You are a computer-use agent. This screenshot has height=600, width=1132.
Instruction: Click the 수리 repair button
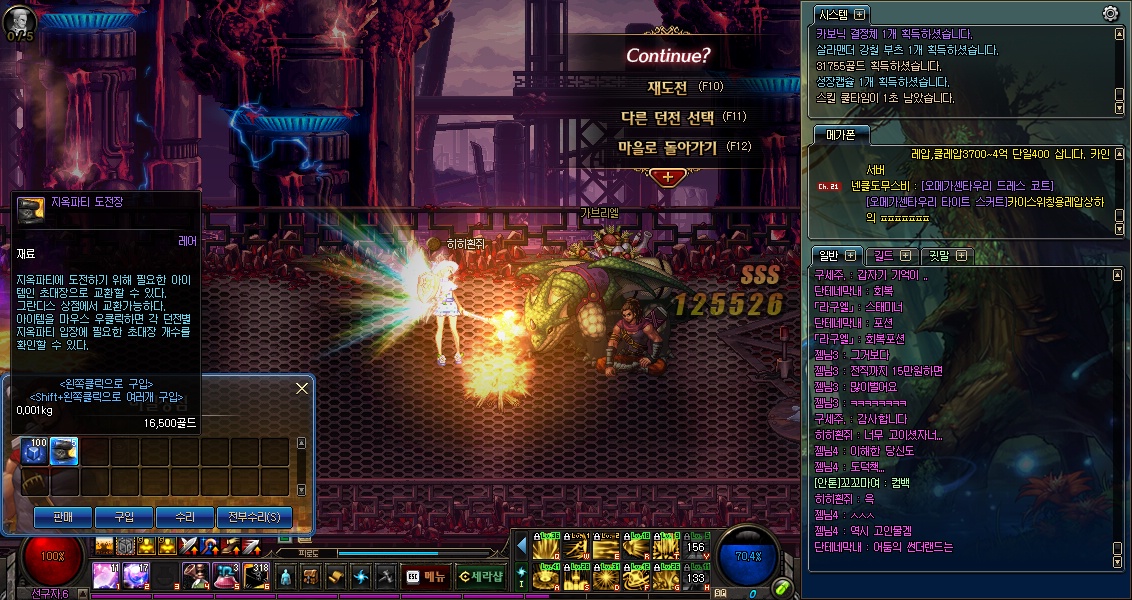(x=185, y=517)
